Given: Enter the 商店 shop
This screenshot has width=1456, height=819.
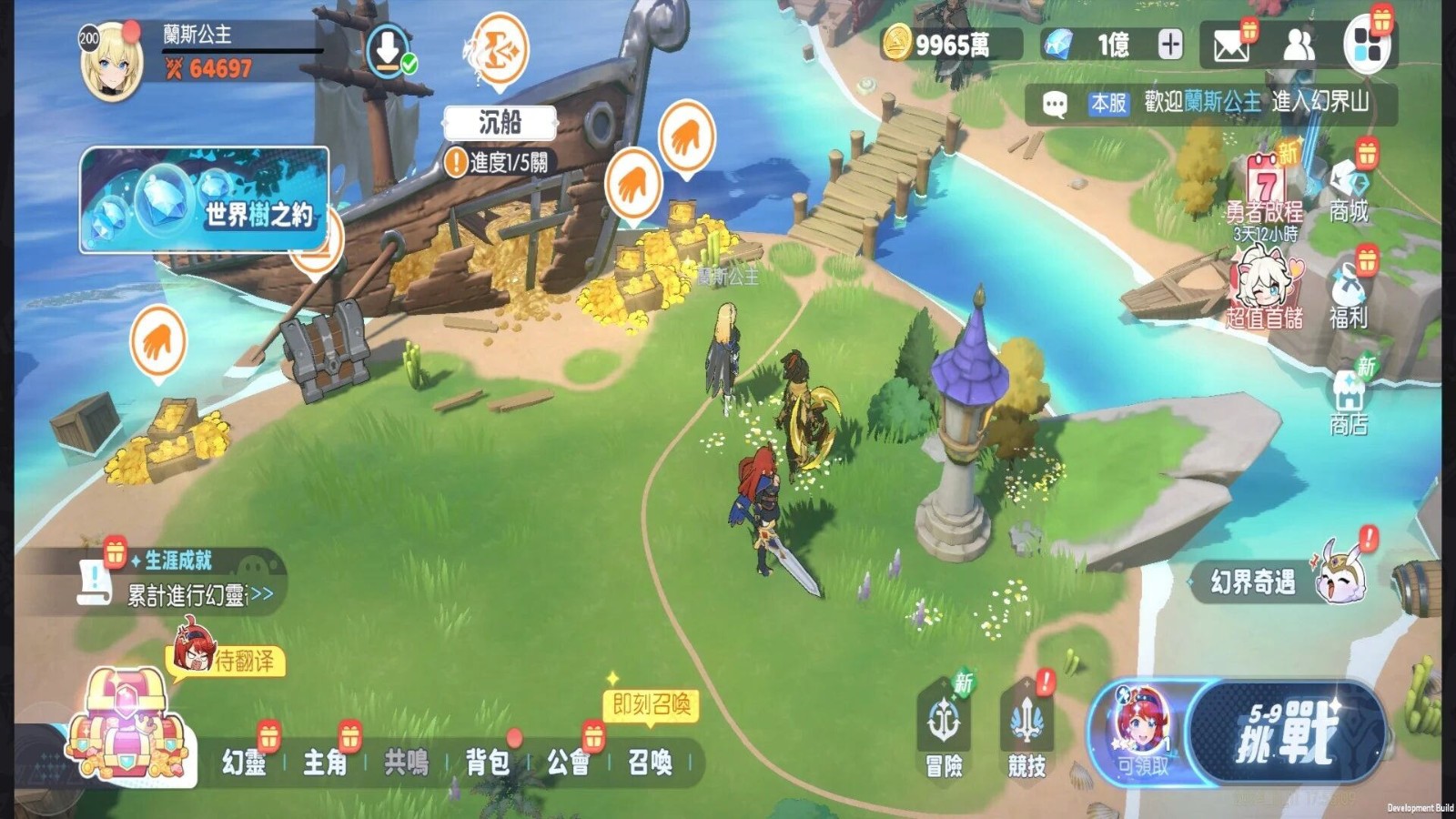Looking at the screenshot, I should pyautogui.click(x=1349, y=400).
